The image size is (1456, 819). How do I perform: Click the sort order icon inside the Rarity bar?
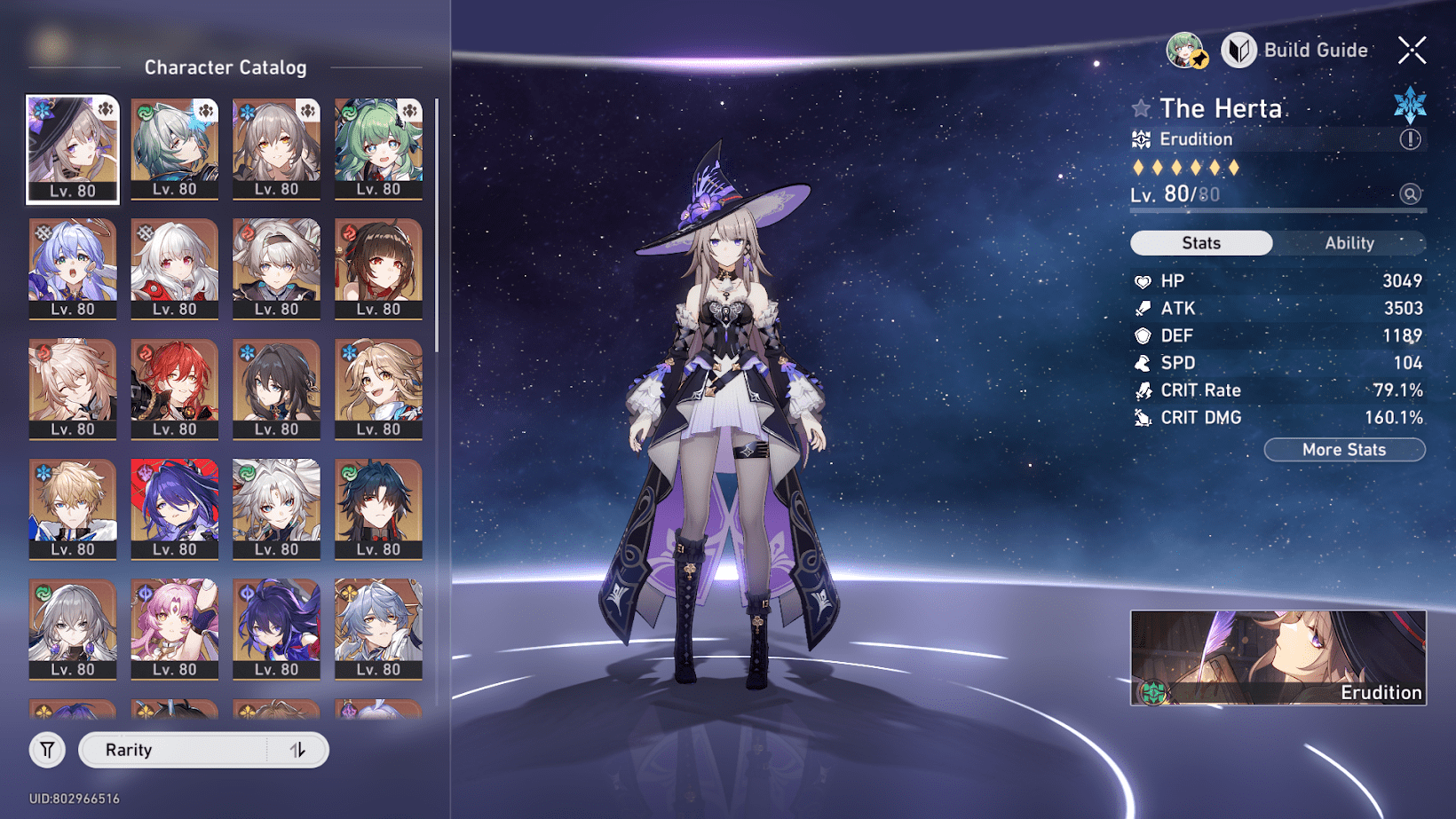(301, 750)
